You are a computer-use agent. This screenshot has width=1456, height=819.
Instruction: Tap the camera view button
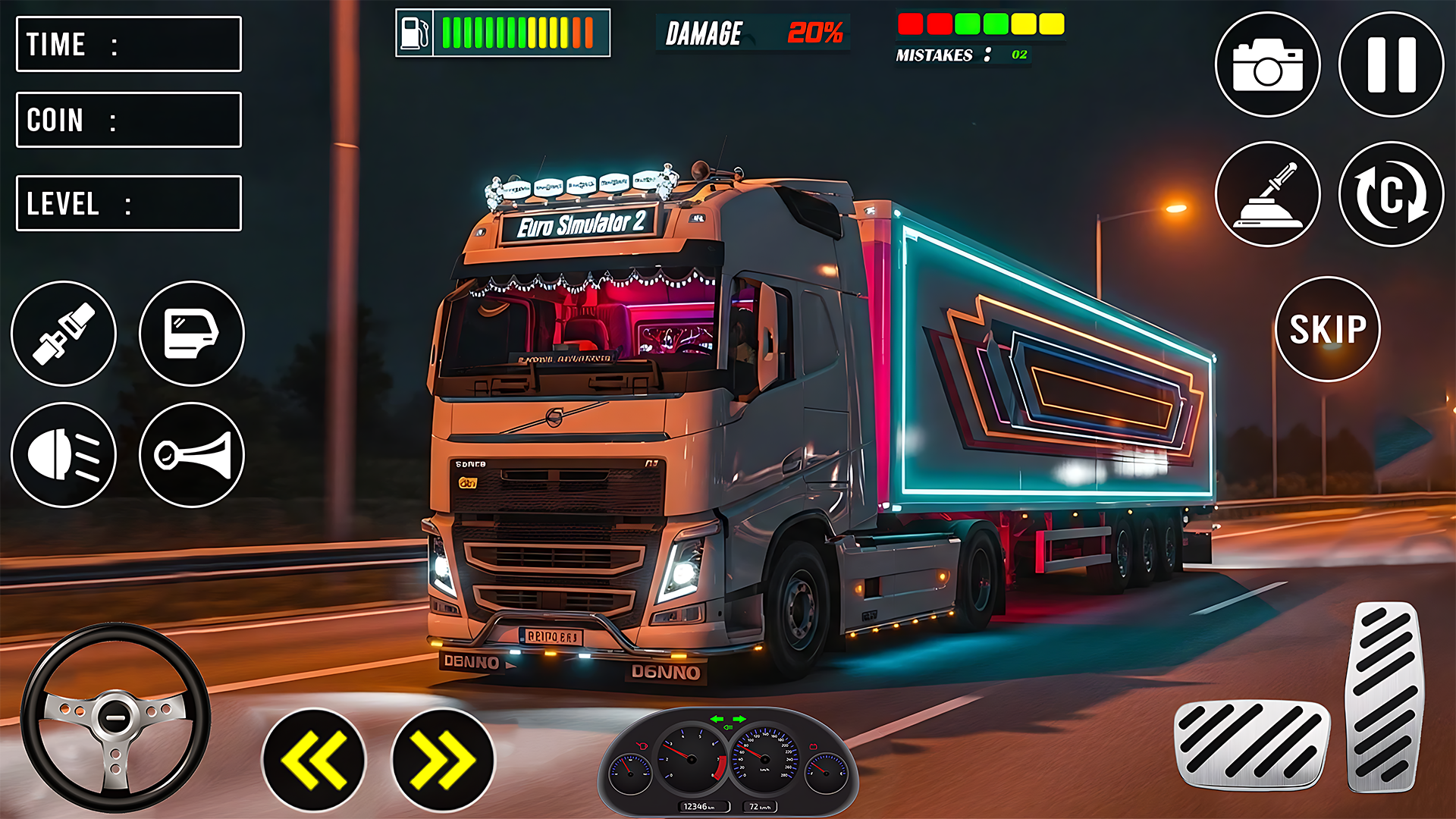tap(1267, 64)
